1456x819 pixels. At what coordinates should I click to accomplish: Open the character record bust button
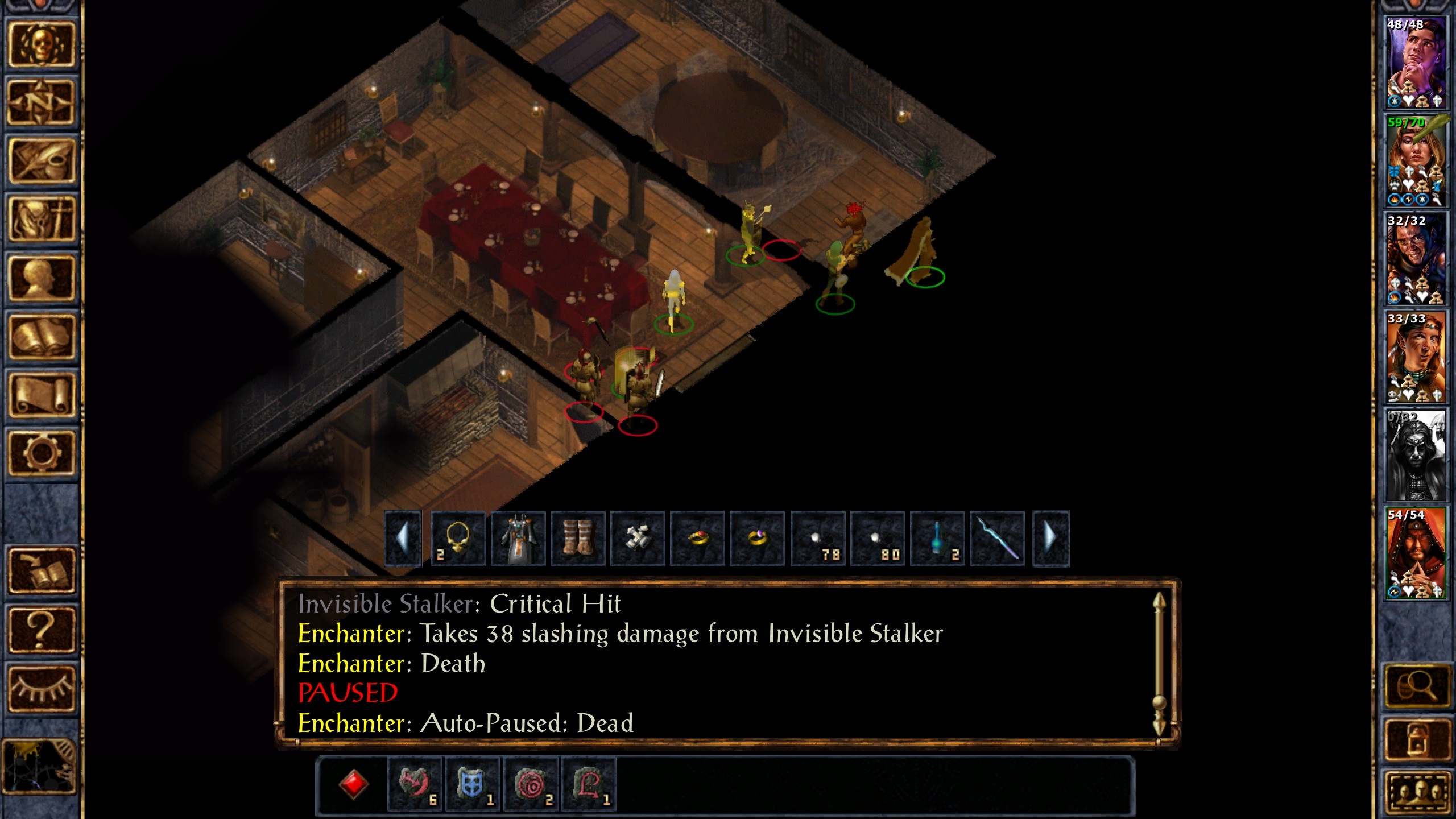coord(41,278)
